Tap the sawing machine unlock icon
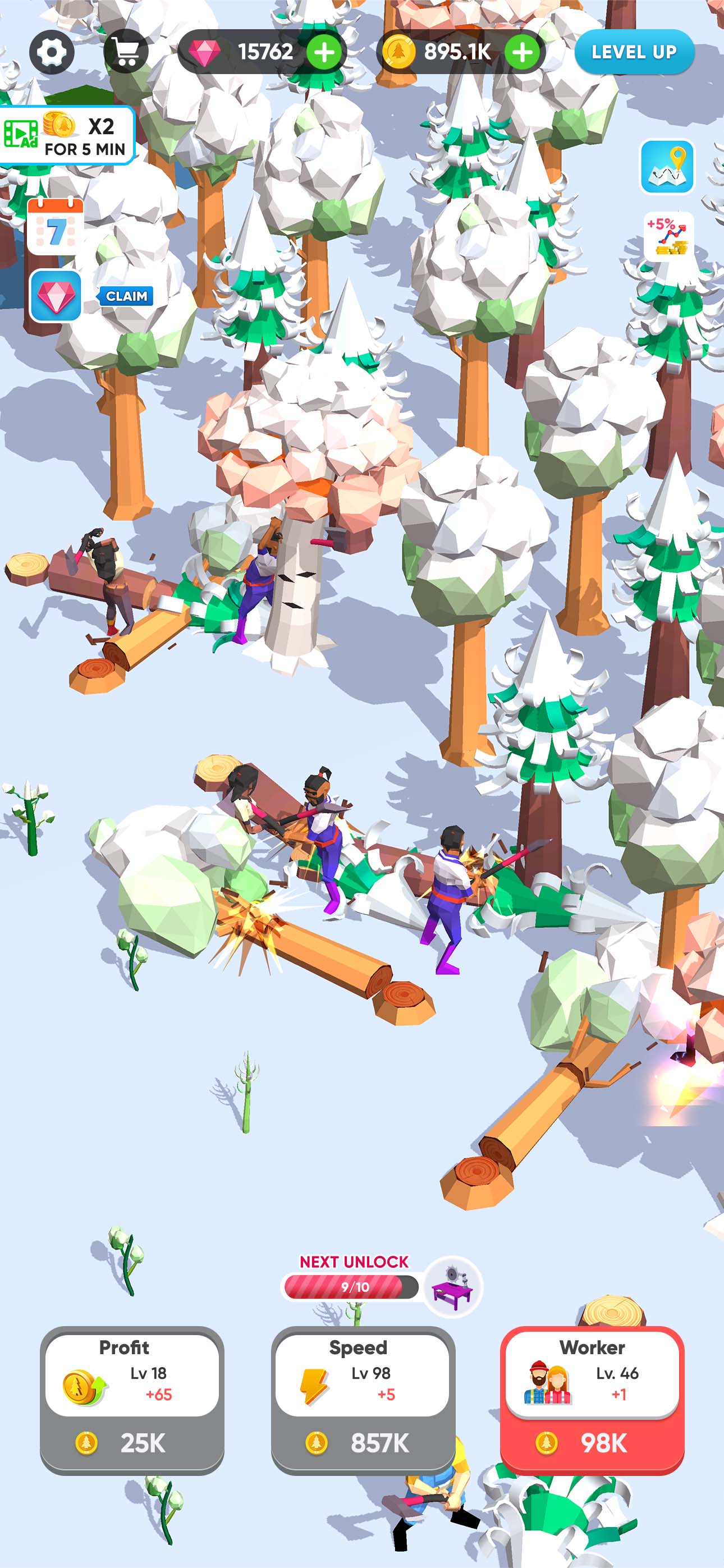The height and width of the screenshot is (1568, 724). pos(454,1289)
